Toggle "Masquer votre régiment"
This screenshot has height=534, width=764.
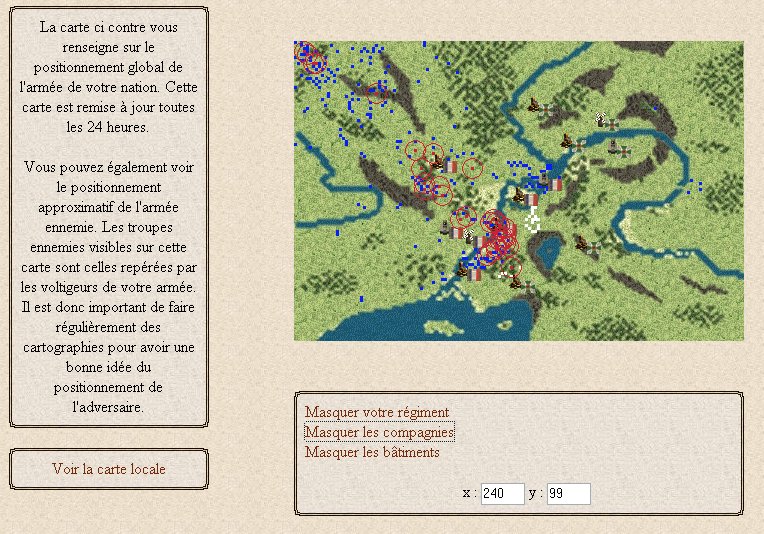pyautogui.click(x=377, y=412)
